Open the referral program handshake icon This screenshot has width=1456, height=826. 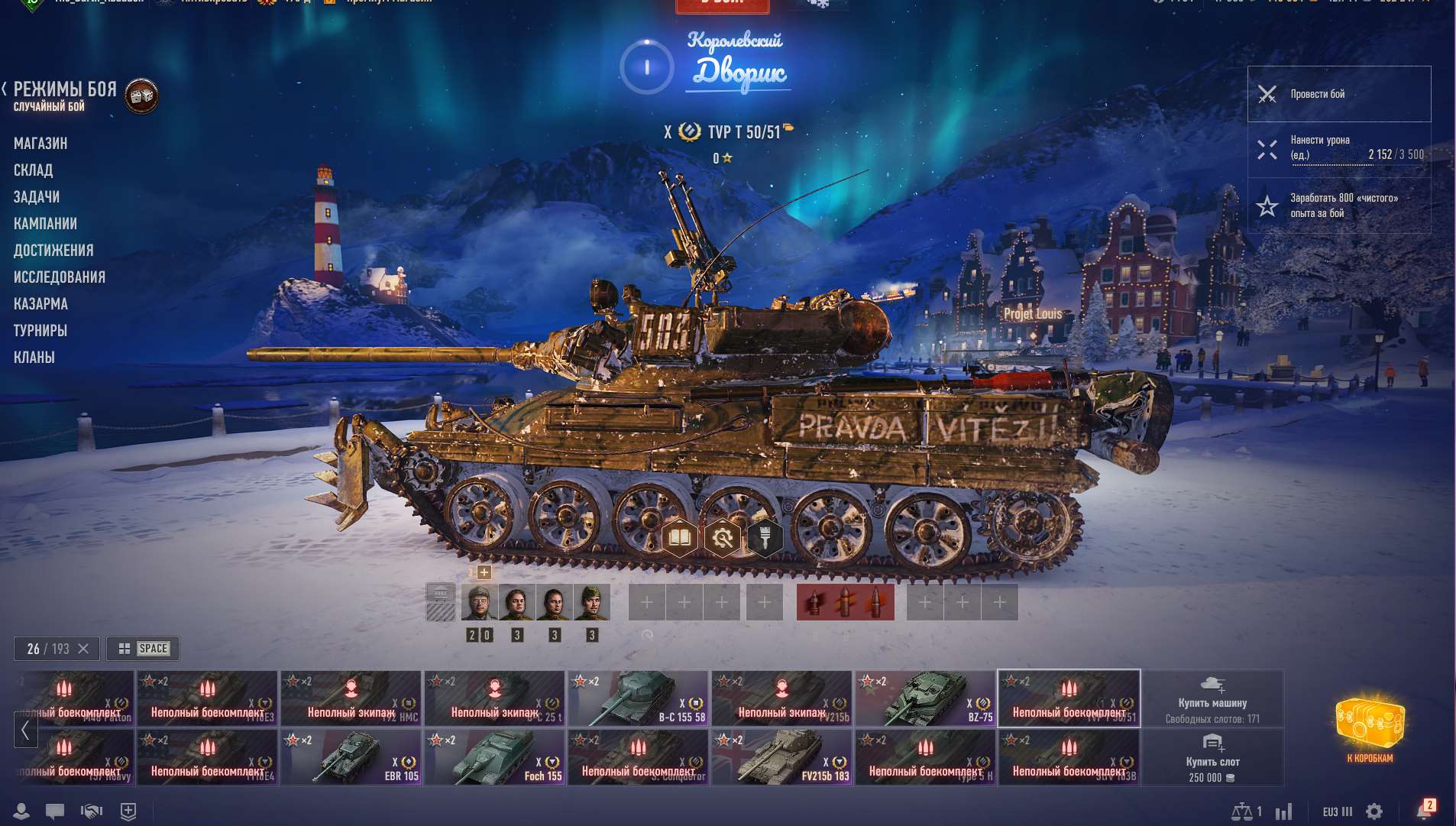(91, 811)
